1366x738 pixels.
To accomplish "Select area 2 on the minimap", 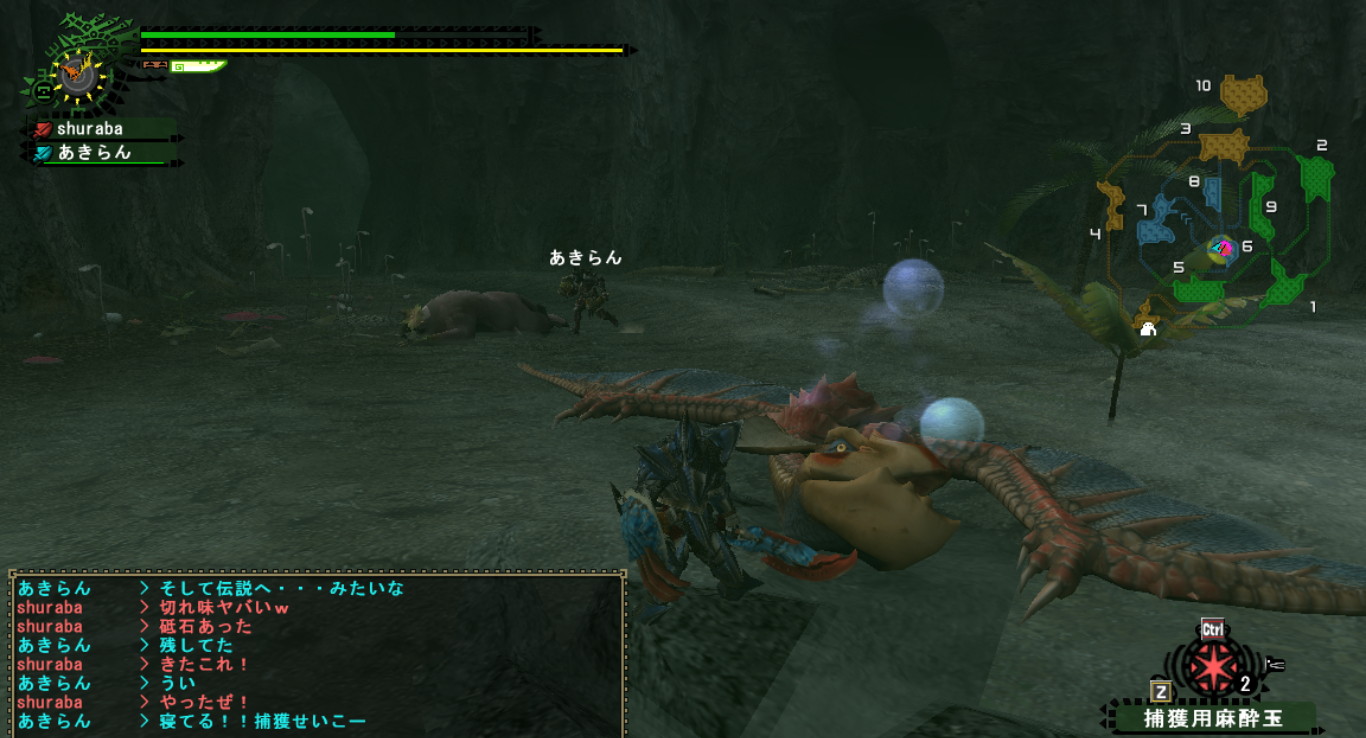I will tap(1316, 176).
